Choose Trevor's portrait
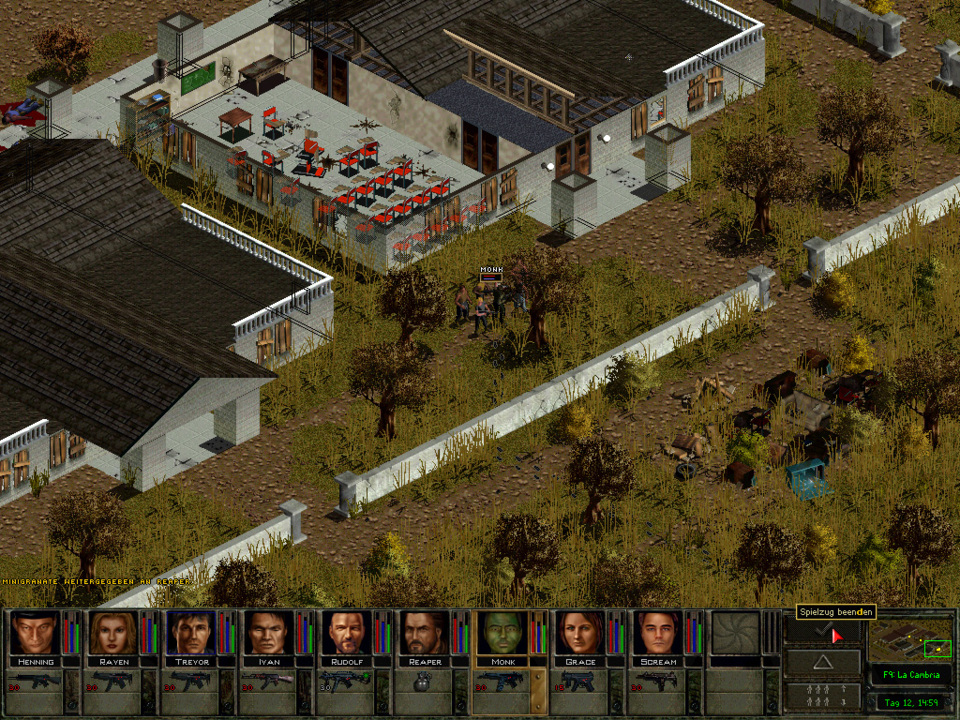This screenshot has width=960, height=720. pyautogui.click(x=190, y=633)
